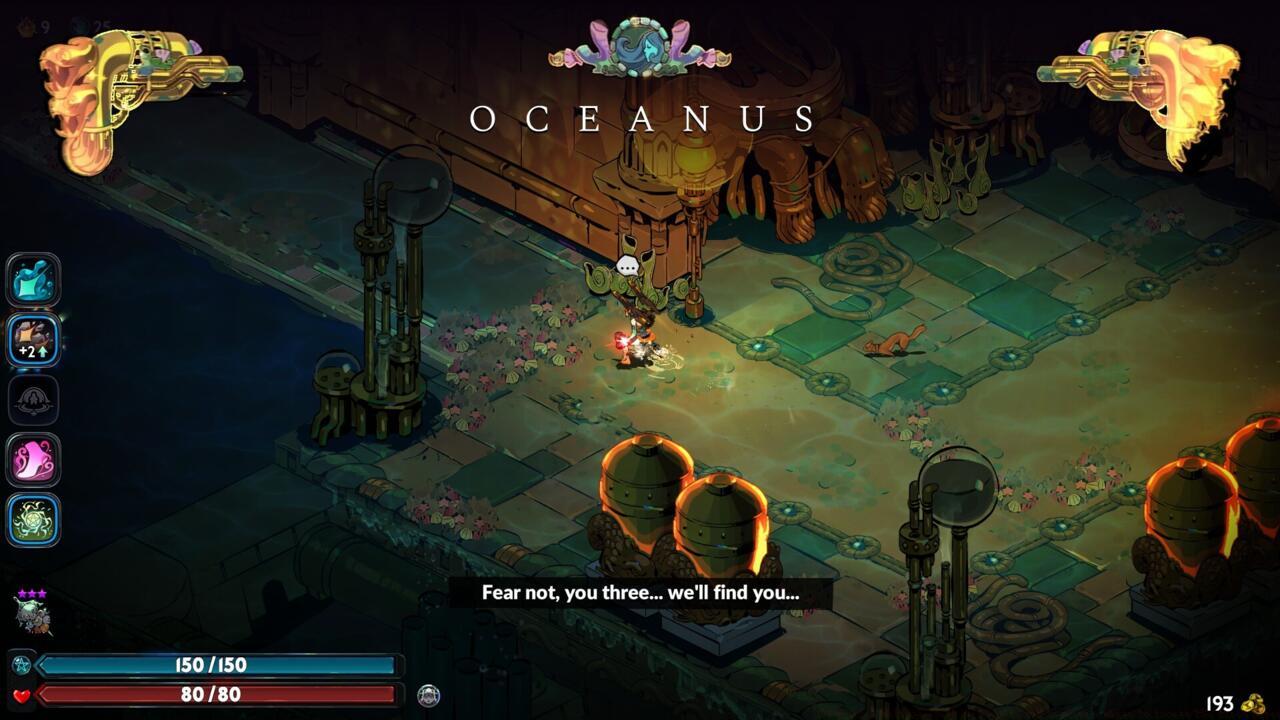Select the empty greyed-out boon slot
1280x720 pixels.
point(34,400)
